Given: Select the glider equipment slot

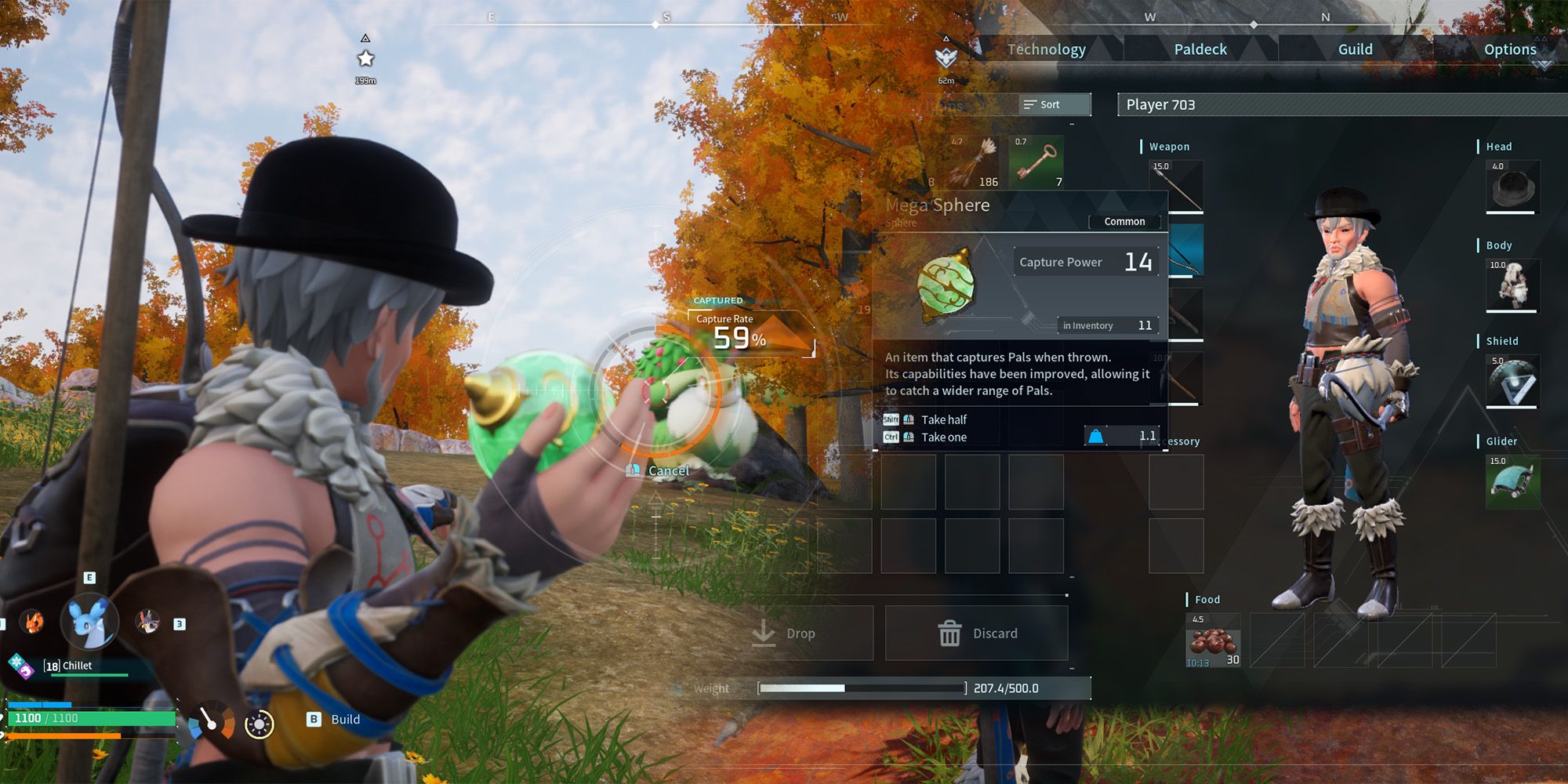Looking at the screenshot, I should [x=1512, y=481].
